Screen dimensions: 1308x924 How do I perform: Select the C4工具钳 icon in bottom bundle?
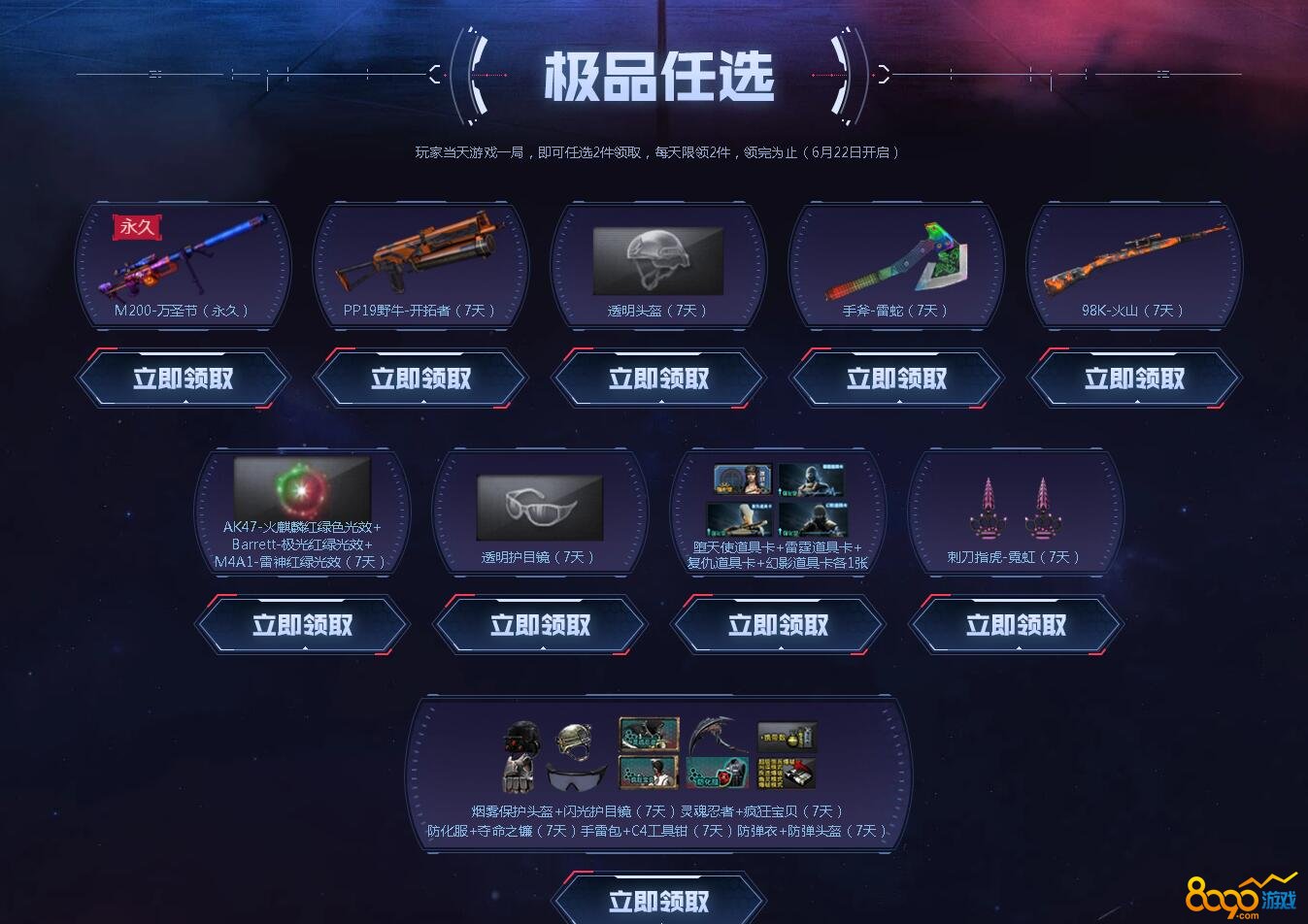pyautogui.click(x=787, y=773)
